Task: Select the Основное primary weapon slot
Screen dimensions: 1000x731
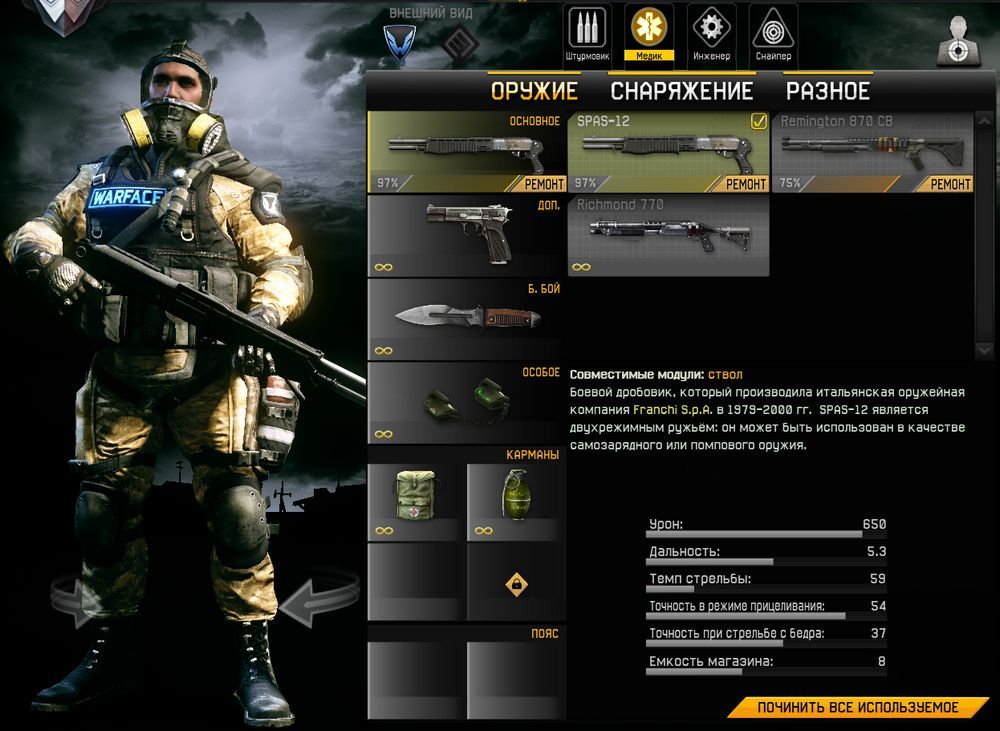Action: [466, 151]
